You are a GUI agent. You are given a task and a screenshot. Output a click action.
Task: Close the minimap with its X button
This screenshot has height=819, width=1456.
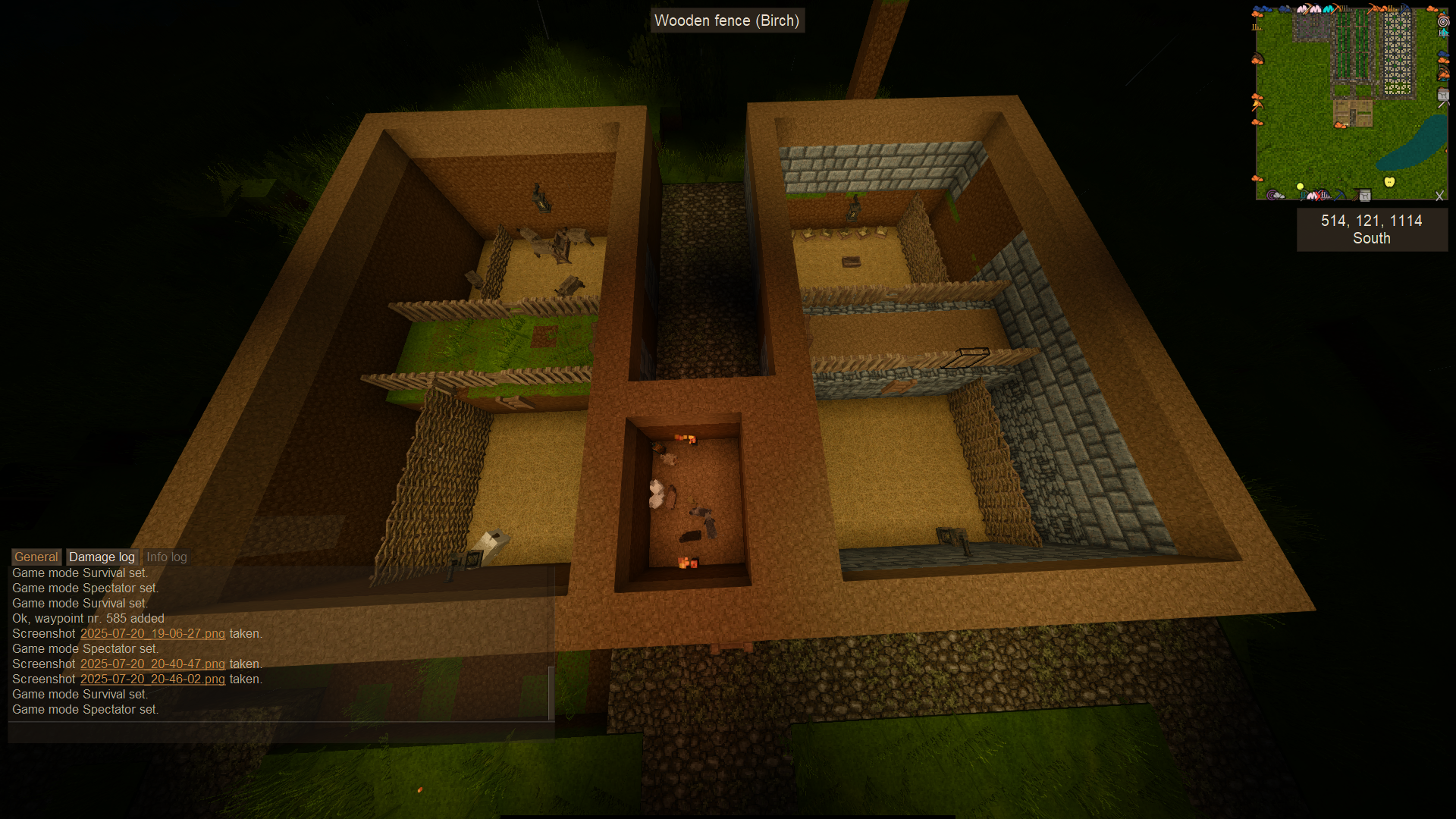1439,196
